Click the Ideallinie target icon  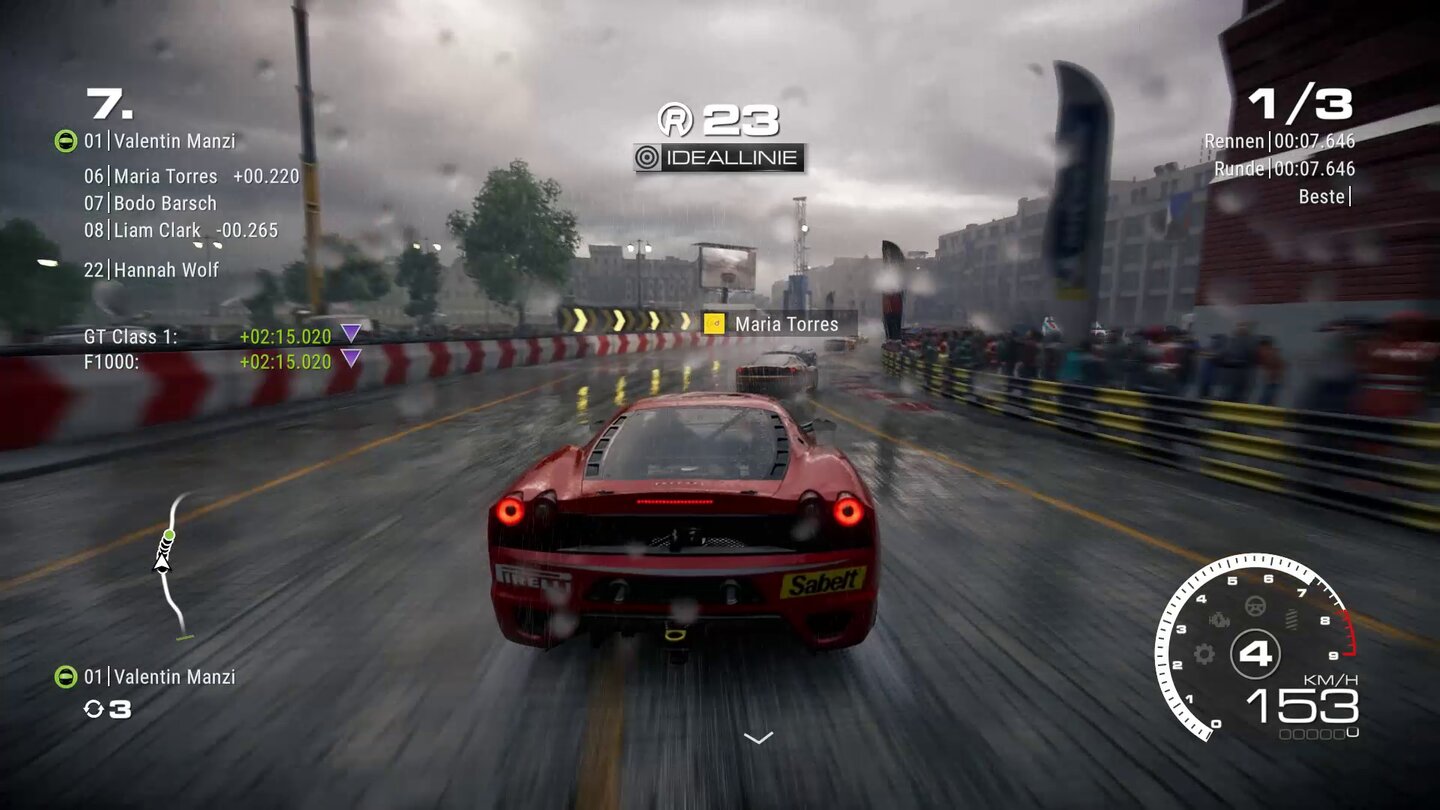pos(645,156)
